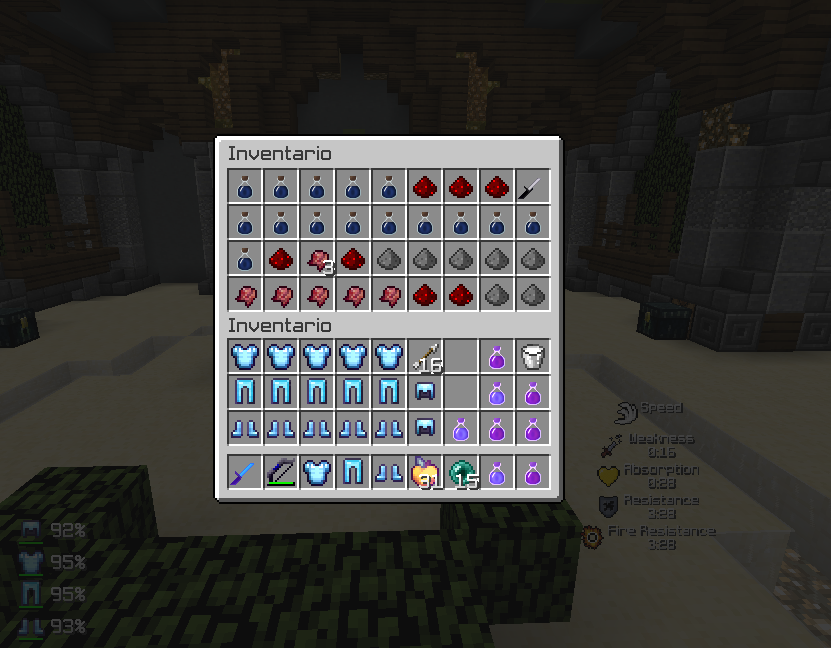Choose the diamond leggings in the hotbar
831x648 pixels.
(x=353, y=472)
